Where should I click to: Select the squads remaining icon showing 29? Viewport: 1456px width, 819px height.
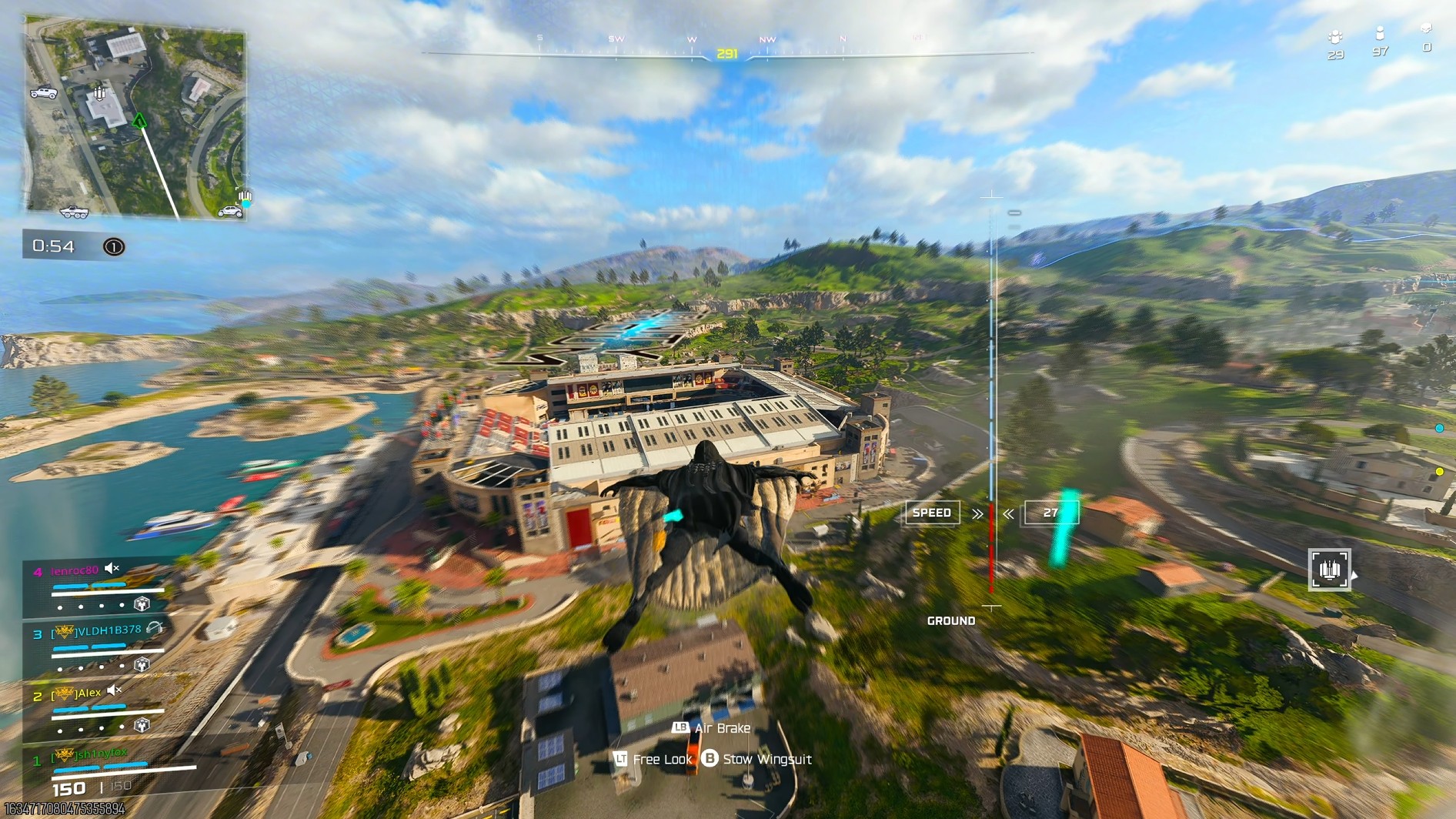(x=1334, y=36)
